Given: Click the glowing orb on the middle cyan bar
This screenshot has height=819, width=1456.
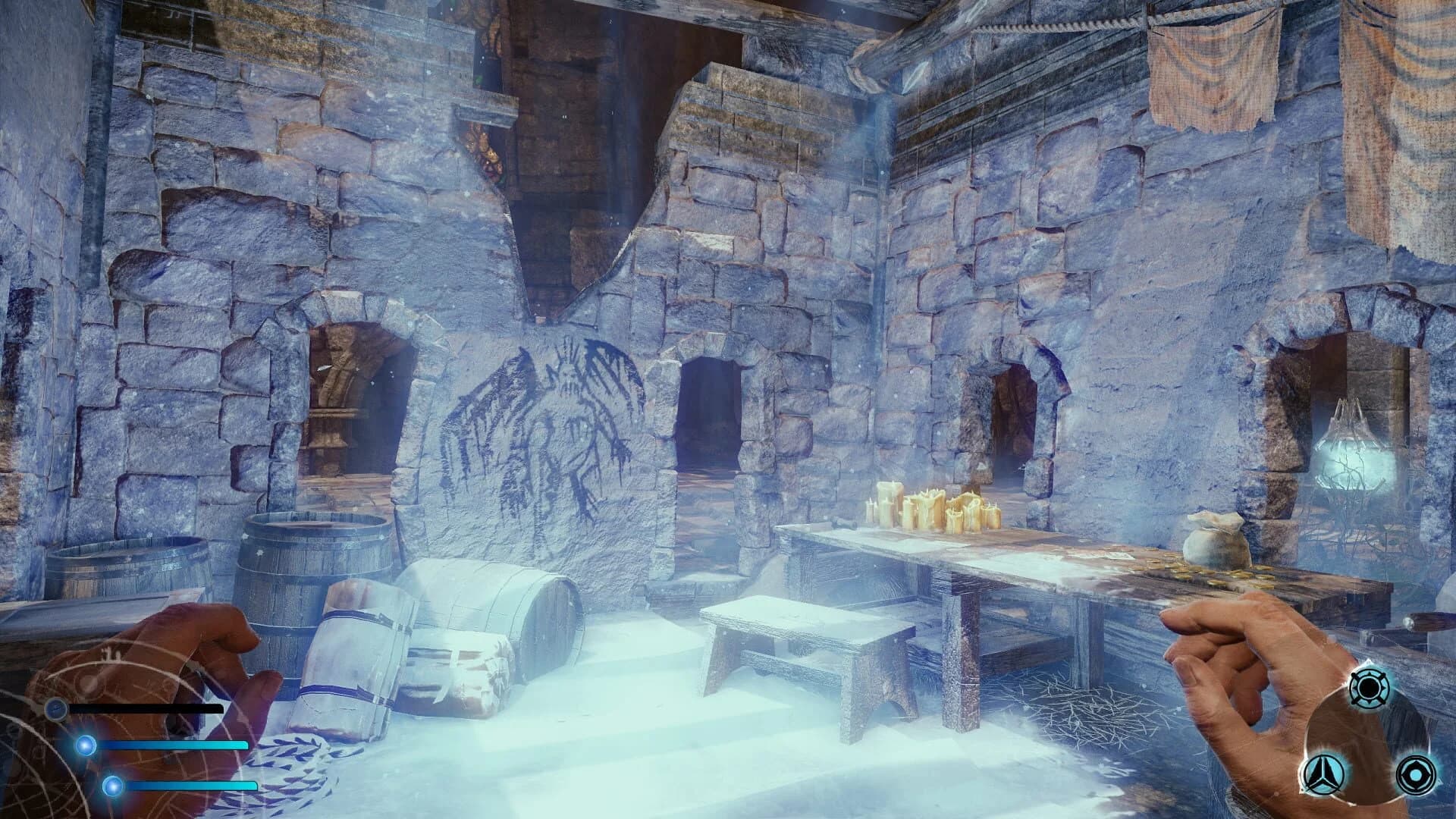Looking at the screenshot, I should click(86, 745).
